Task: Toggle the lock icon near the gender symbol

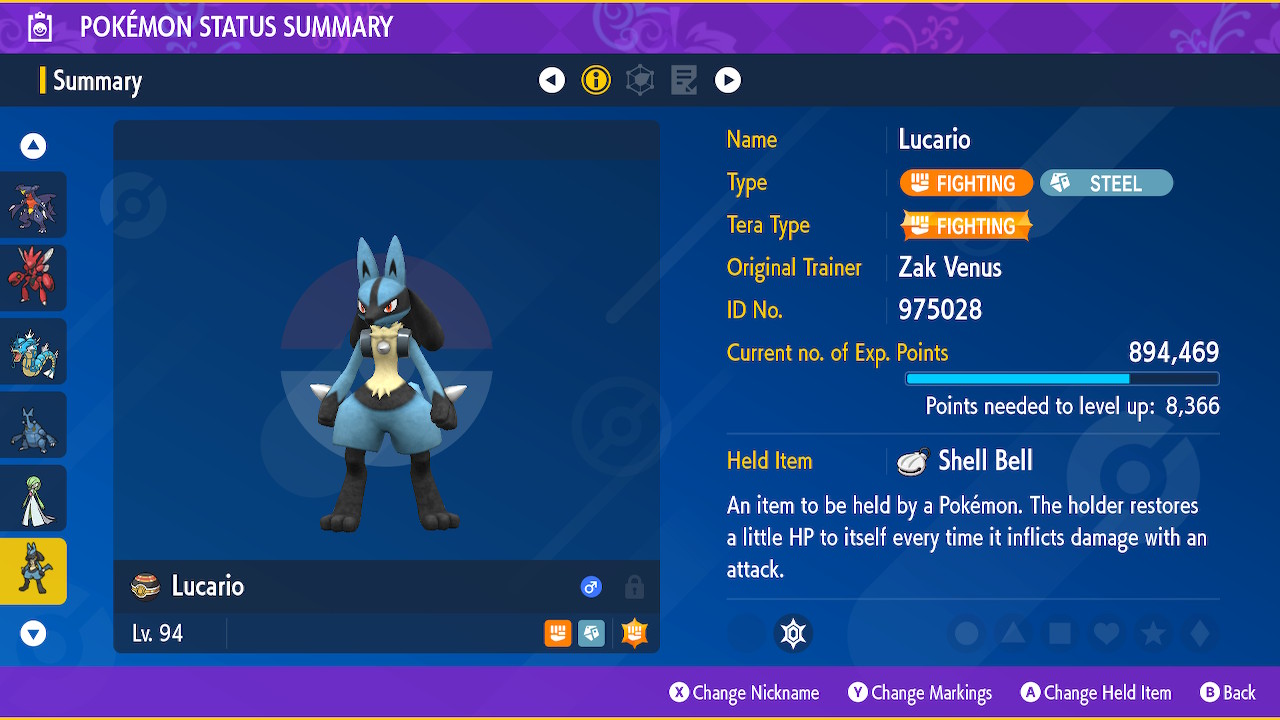Action: coord(634,587)
